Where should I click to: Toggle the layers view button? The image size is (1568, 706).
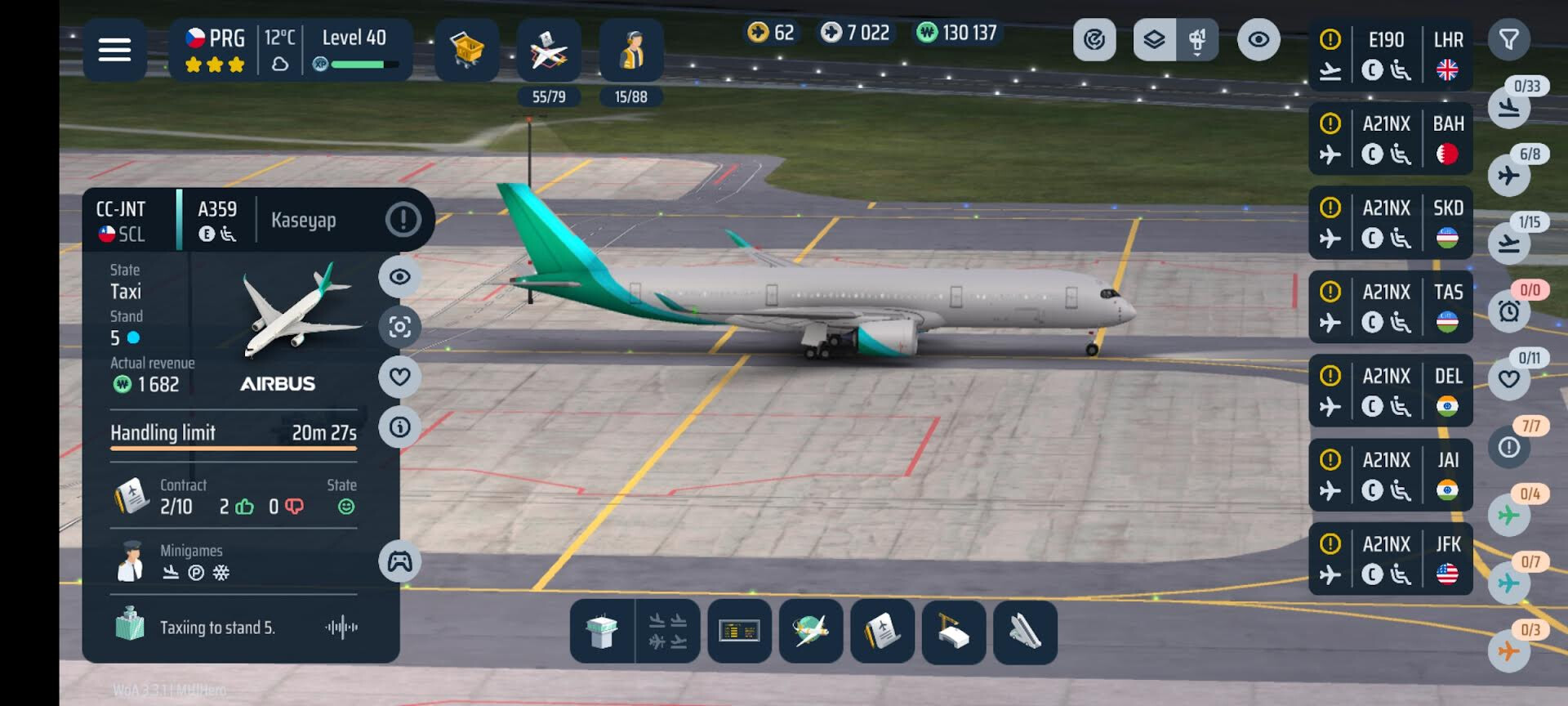pyautogui.click(x=1154, y=39)
